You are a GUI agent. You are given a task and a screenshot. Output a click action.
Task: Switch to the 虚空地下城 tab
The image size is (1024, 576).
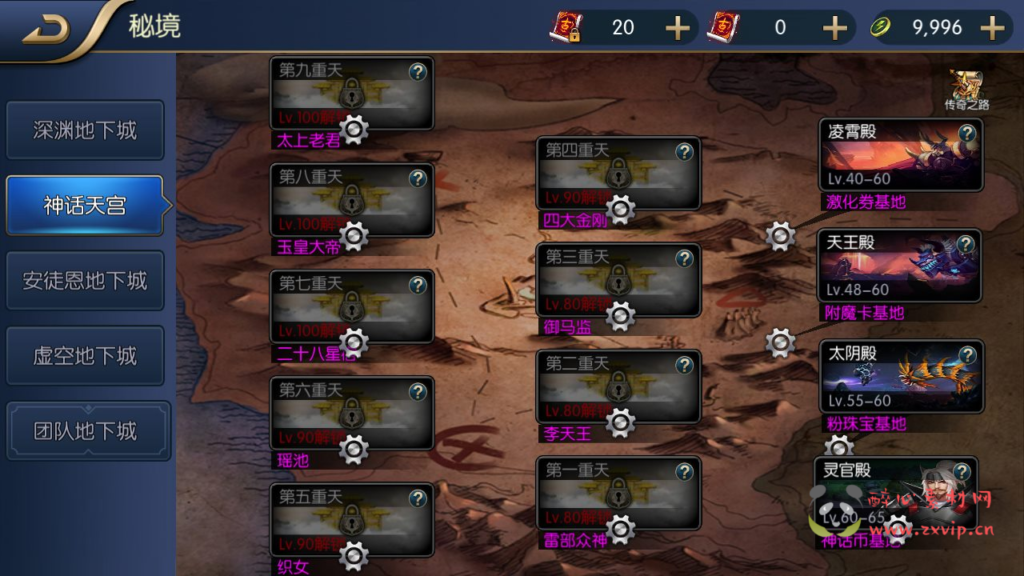point(85,356)
